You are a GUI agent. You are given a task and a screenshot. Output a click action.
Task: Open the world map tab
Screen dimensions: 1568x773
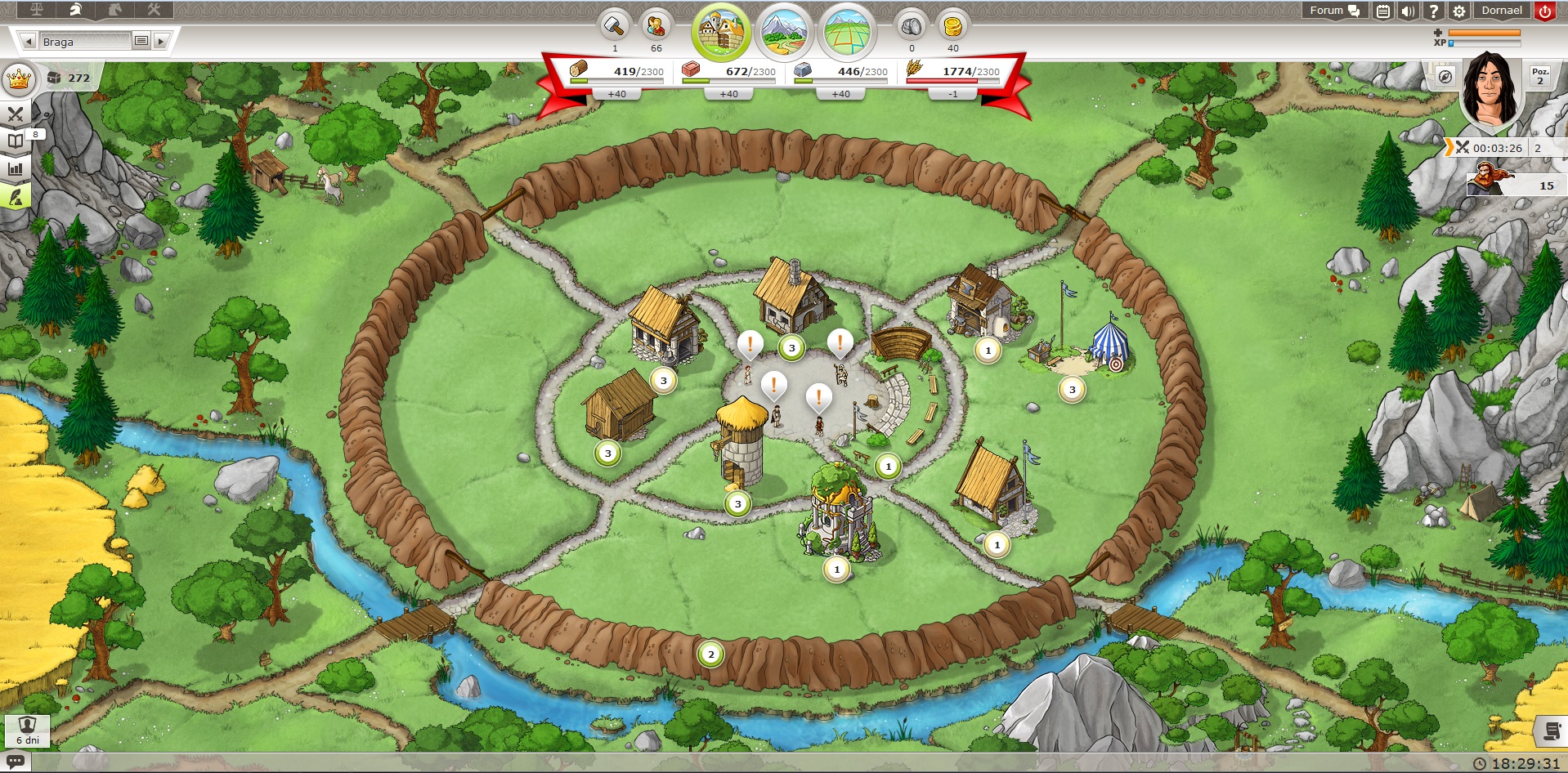pos(847,32)
